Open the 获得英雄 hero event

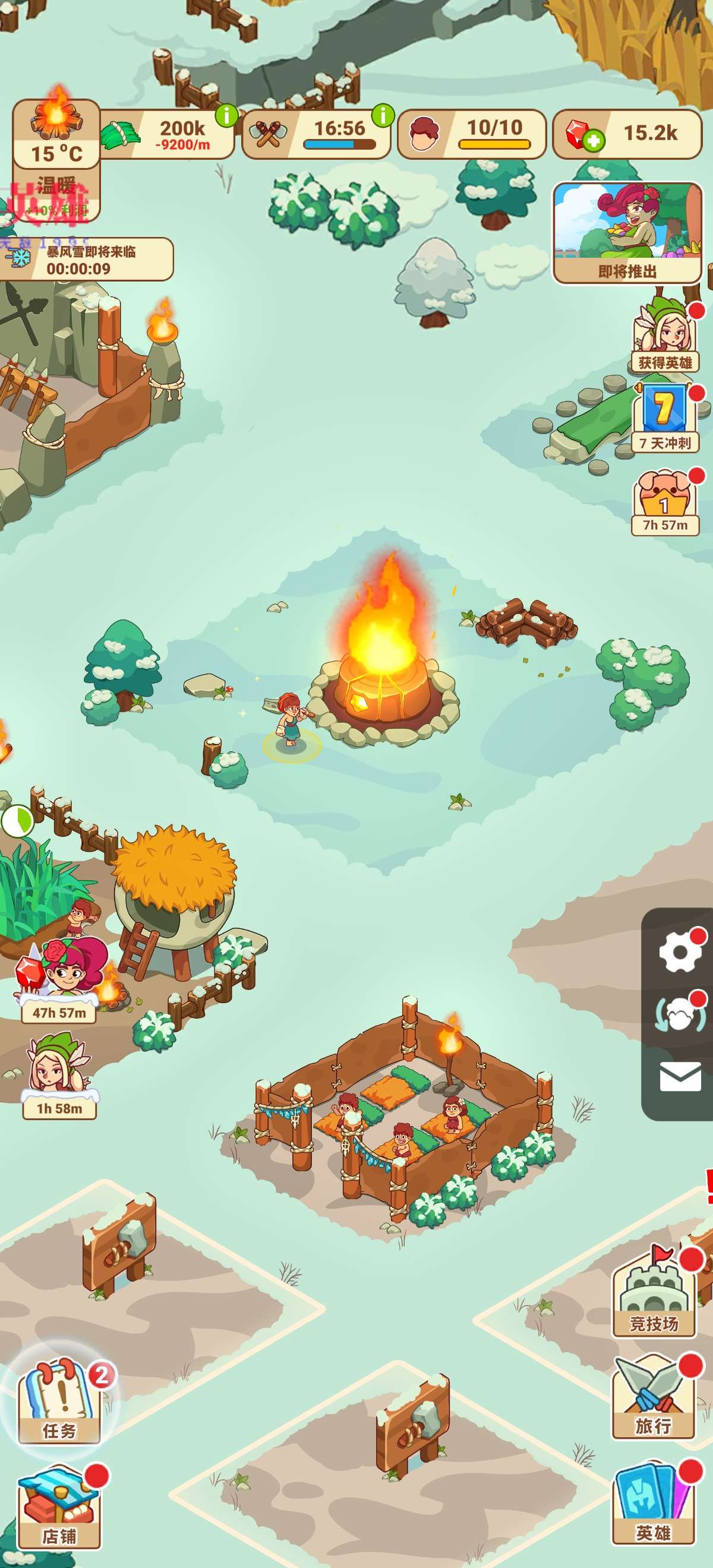(x=665, y=337)
